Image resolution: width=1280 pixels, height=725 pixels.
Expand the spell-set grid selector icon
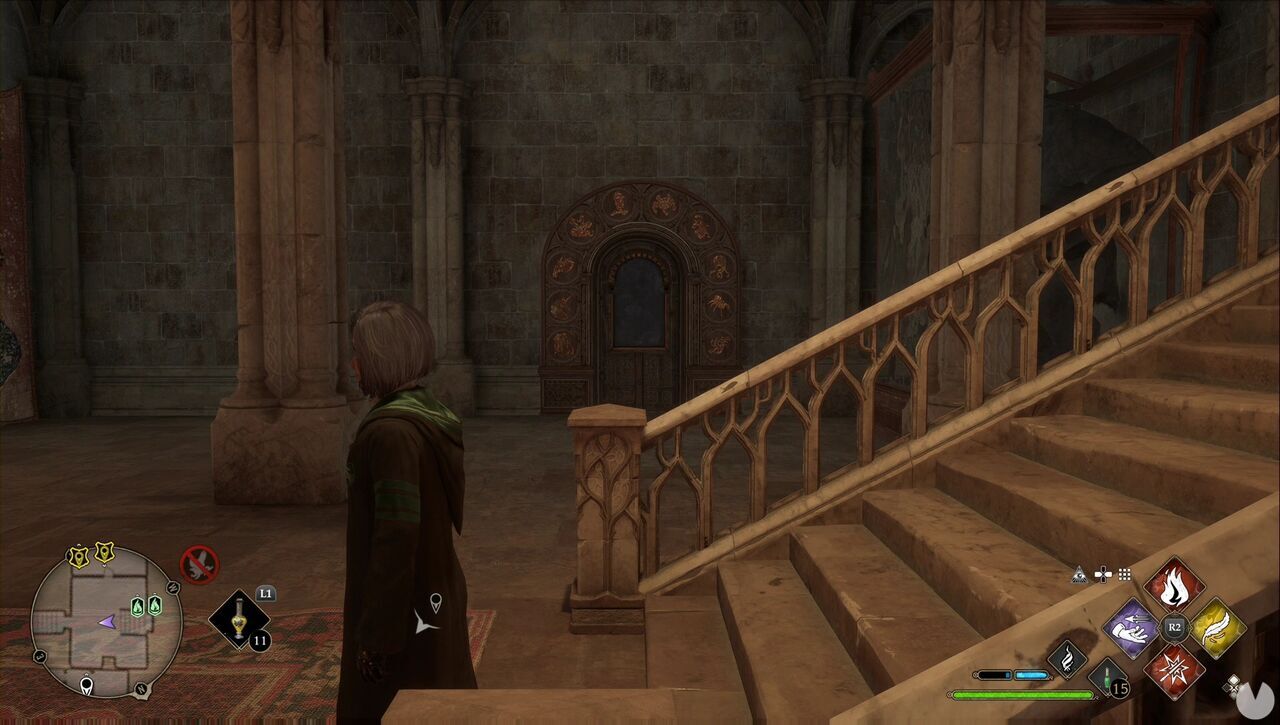1124,574
